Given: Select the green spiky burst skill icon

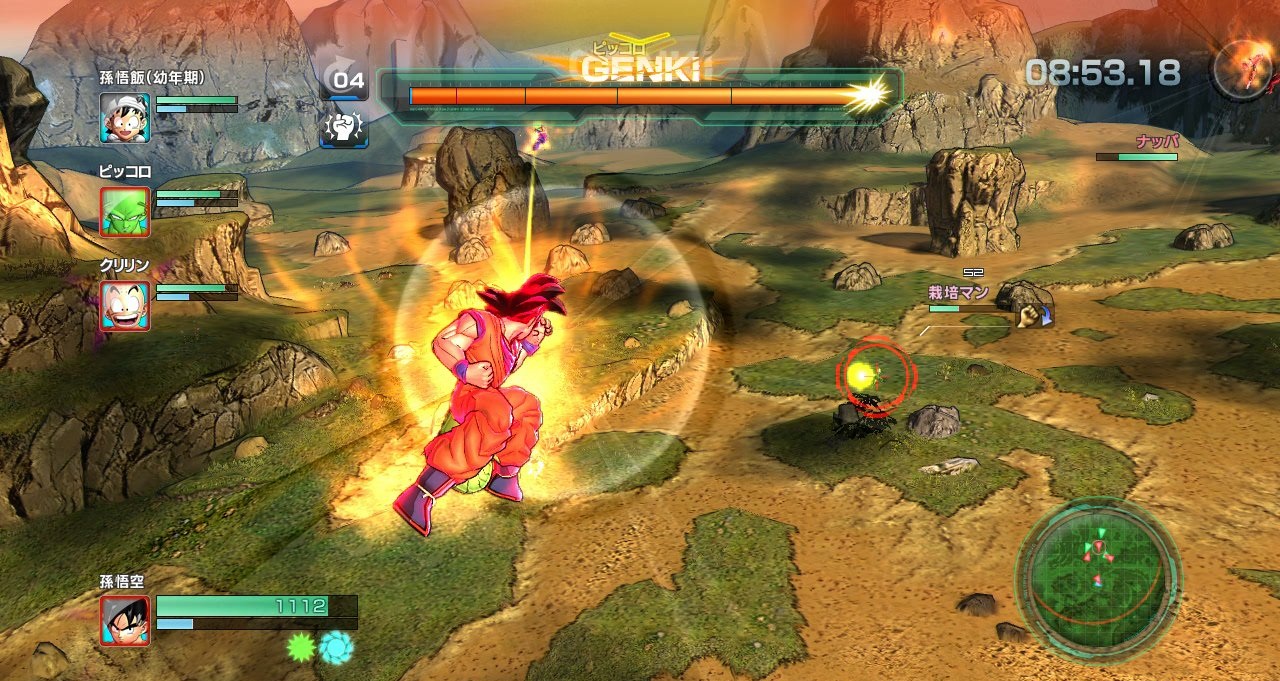Looking at the screenshot, I should (301, 647).
